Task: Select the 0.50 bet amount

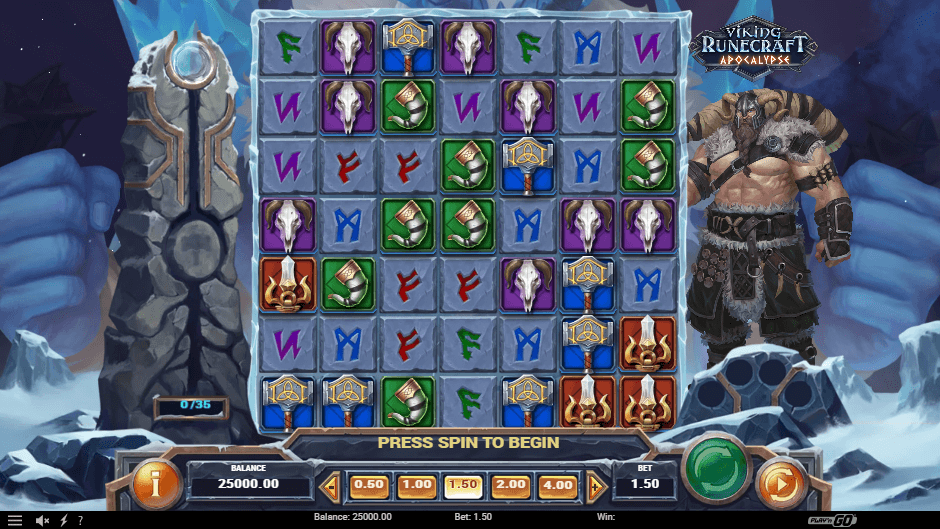Action: click(369, 485)
